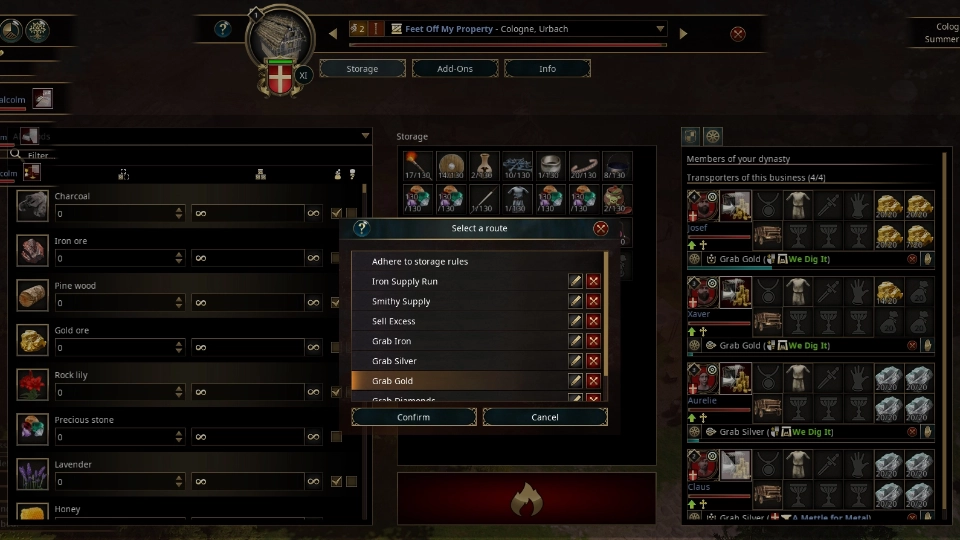Click the fire button below storage
Image resolution: width=960 pixels, height=540 pixels.
tap(526, 497)
